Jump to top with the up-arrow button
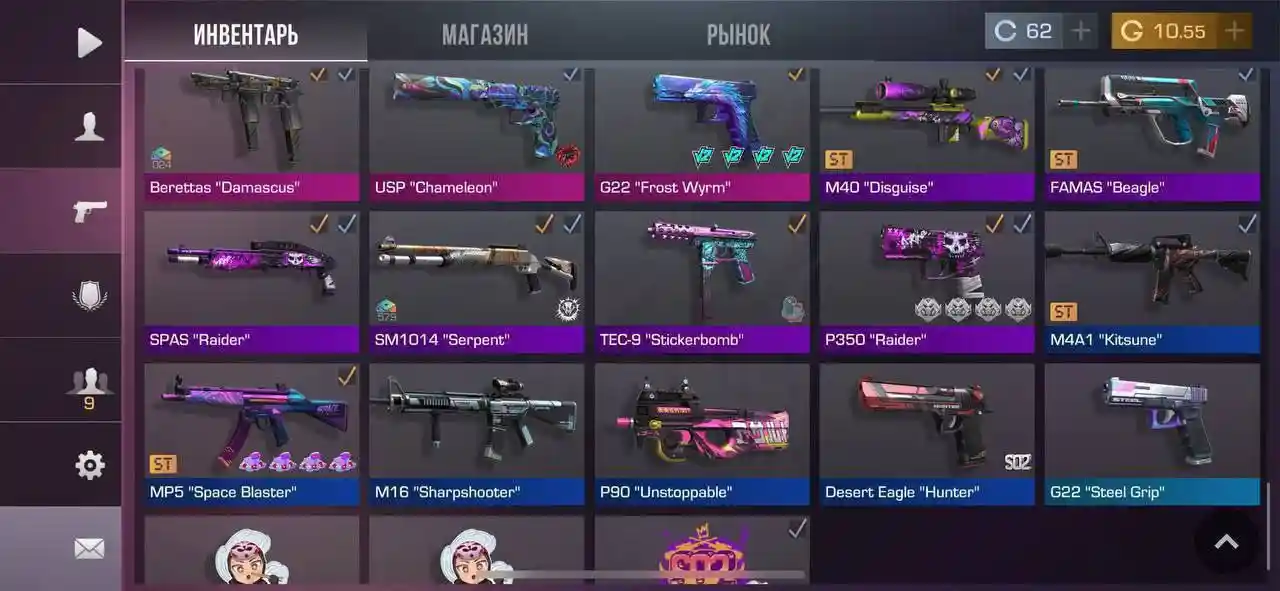This screenshot has width=1280, height=591. (1226, 542)
